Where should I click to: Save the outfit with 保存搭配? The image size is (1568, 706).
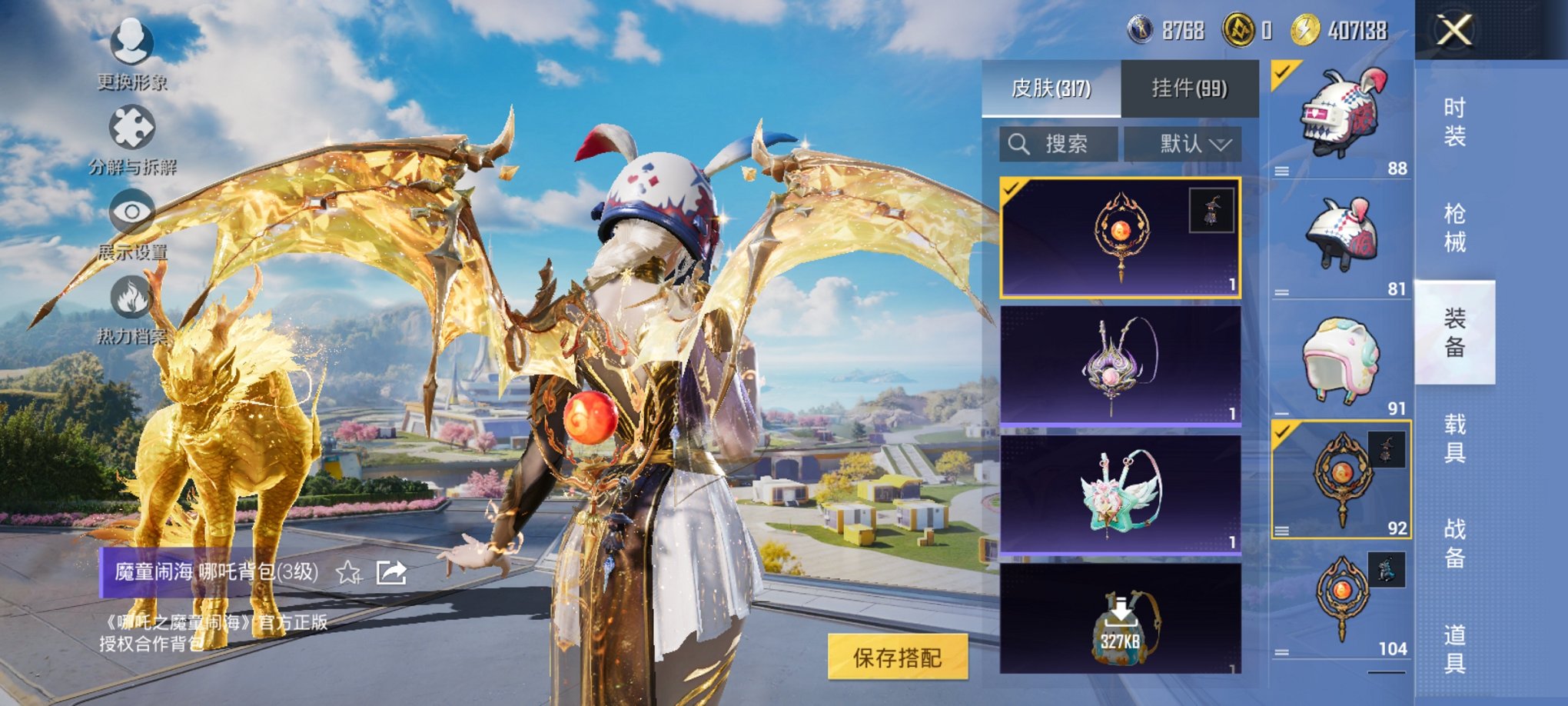897,657
